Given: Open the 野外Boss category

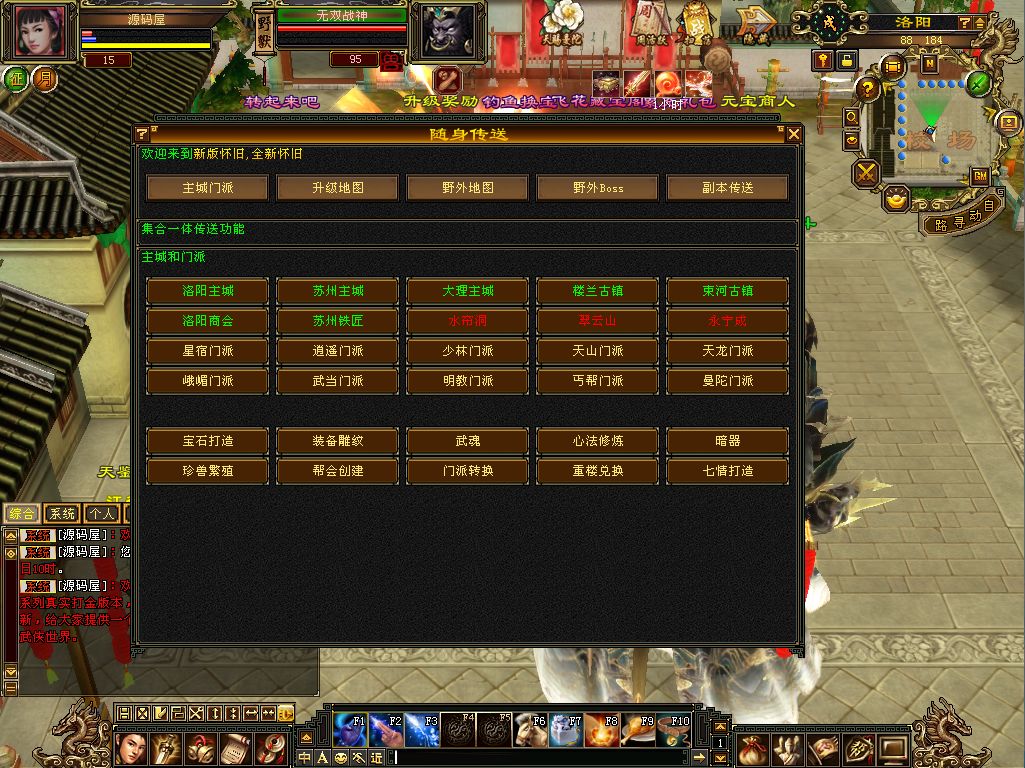Looking at the screenshot, I should 598,188.
